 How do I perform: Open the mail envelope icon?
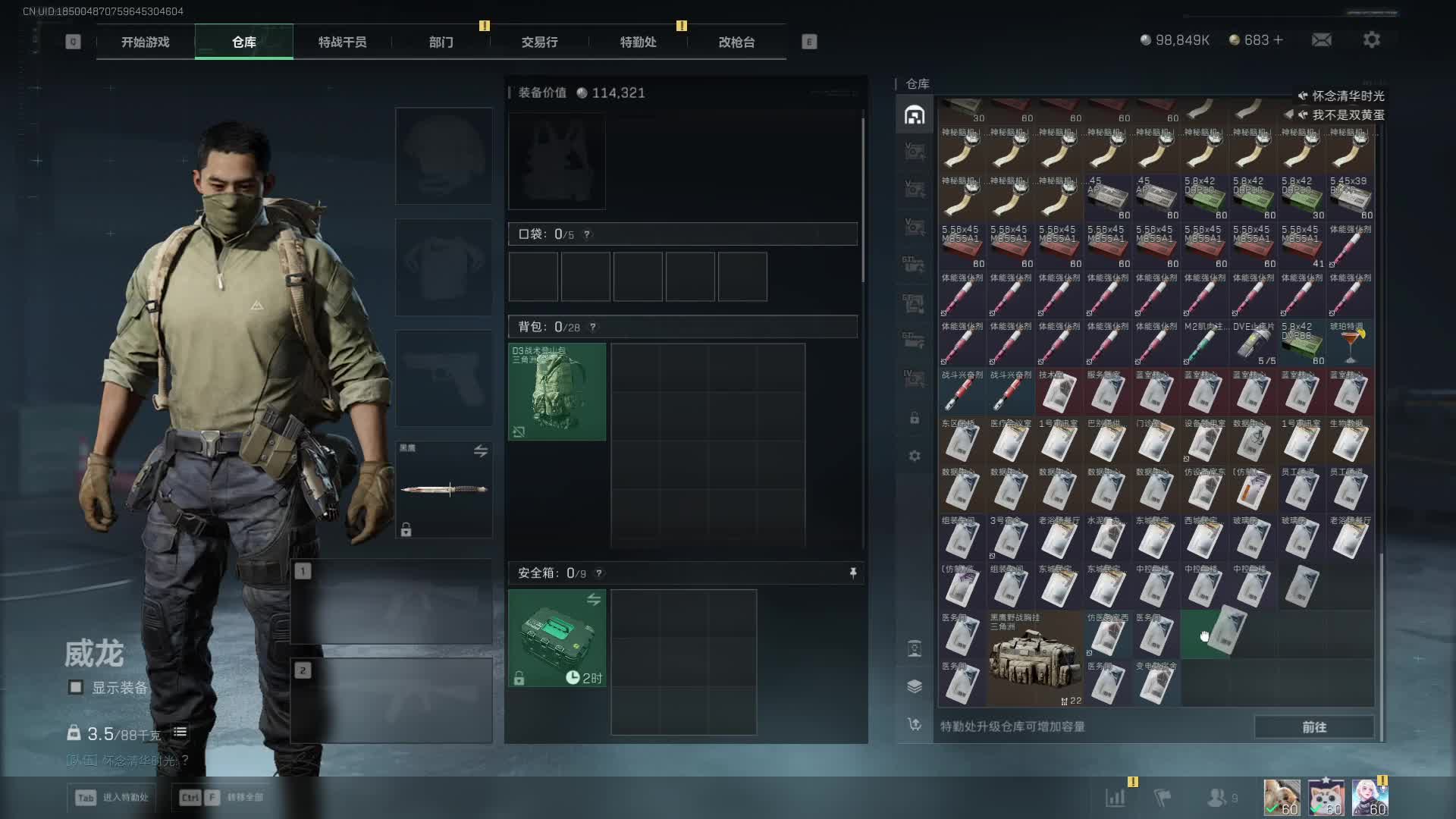[1321, 40]
